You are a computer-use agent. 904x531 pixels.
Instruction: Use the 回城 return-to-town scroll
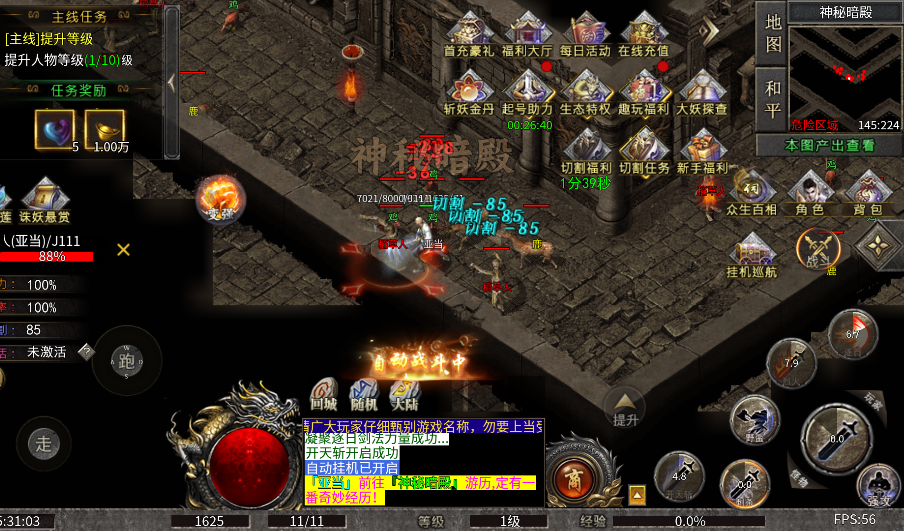pos(323,394)
